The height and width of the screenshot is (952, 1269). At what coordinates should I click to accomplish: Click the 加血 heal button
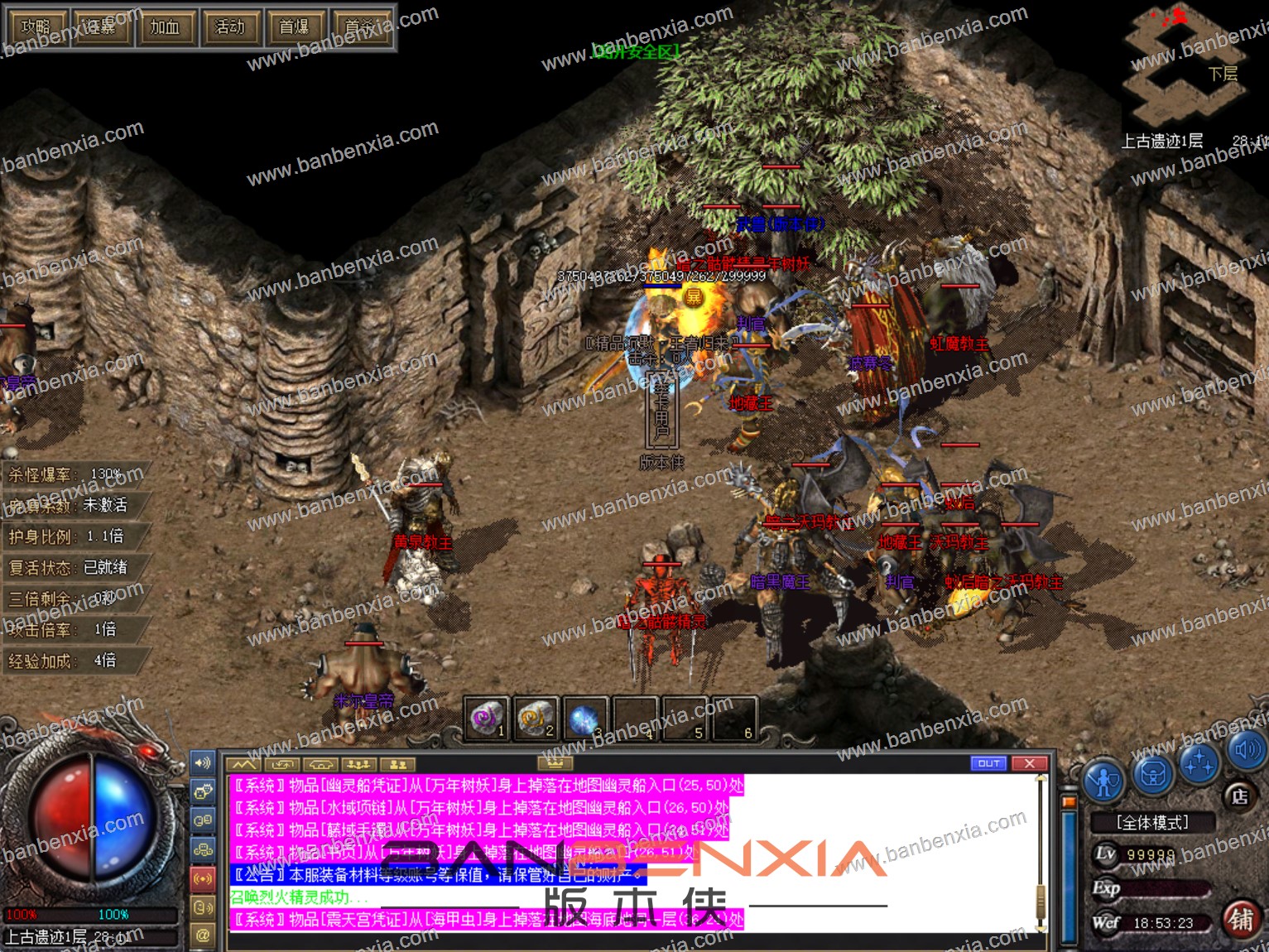tap(165, 27)
